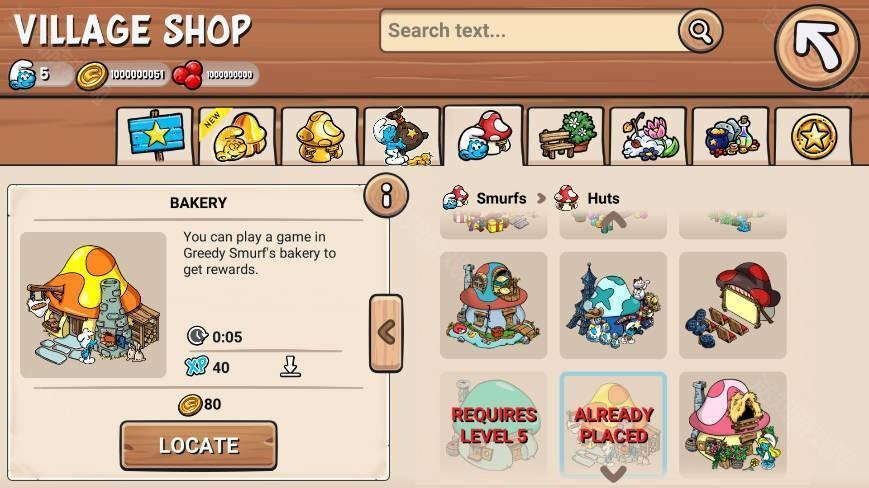This screenshot has width=869, height=488.
Task: Switch to the flowers and garden tab
Action: click(648, 136)
